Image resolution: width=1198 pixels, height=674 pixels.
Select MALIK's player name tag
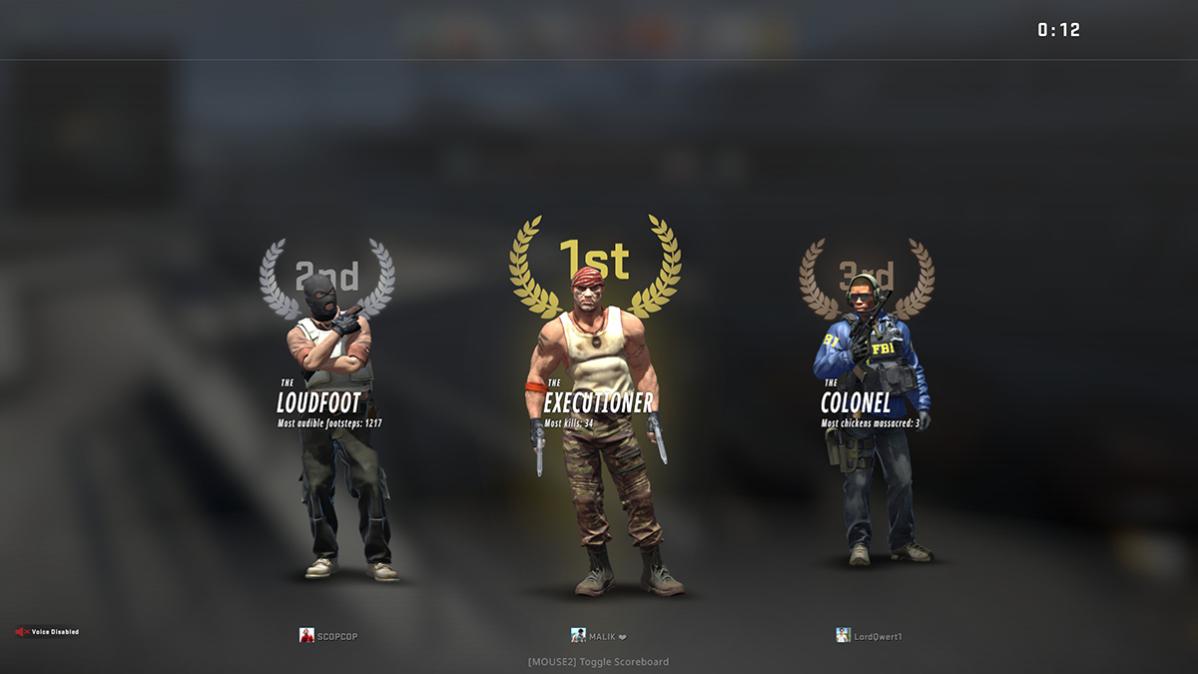click(602, 636)
